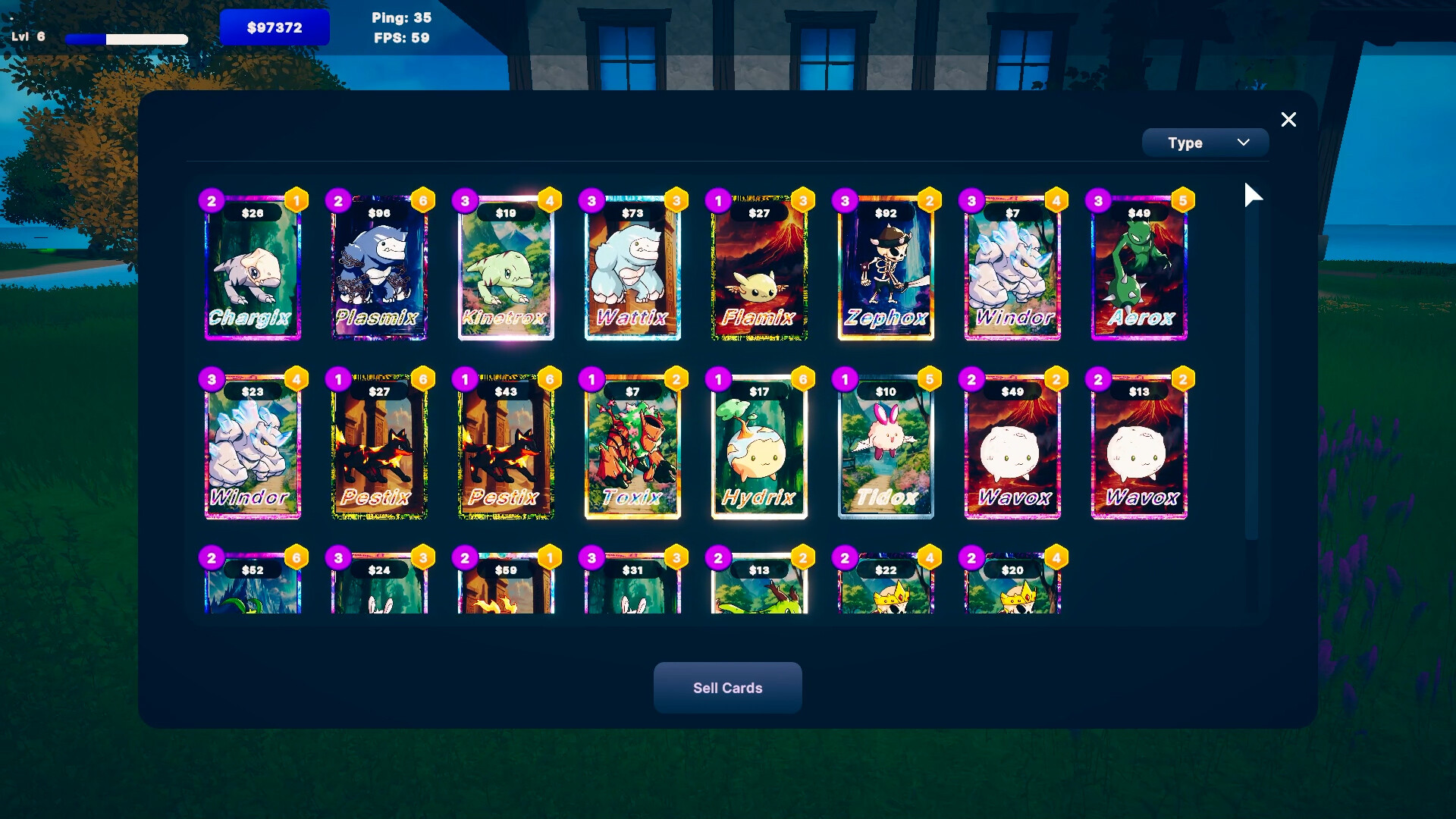Click the $97372 money display
Image resolution: width=1456 pixels, height=819 pixels.
point(275,27)
